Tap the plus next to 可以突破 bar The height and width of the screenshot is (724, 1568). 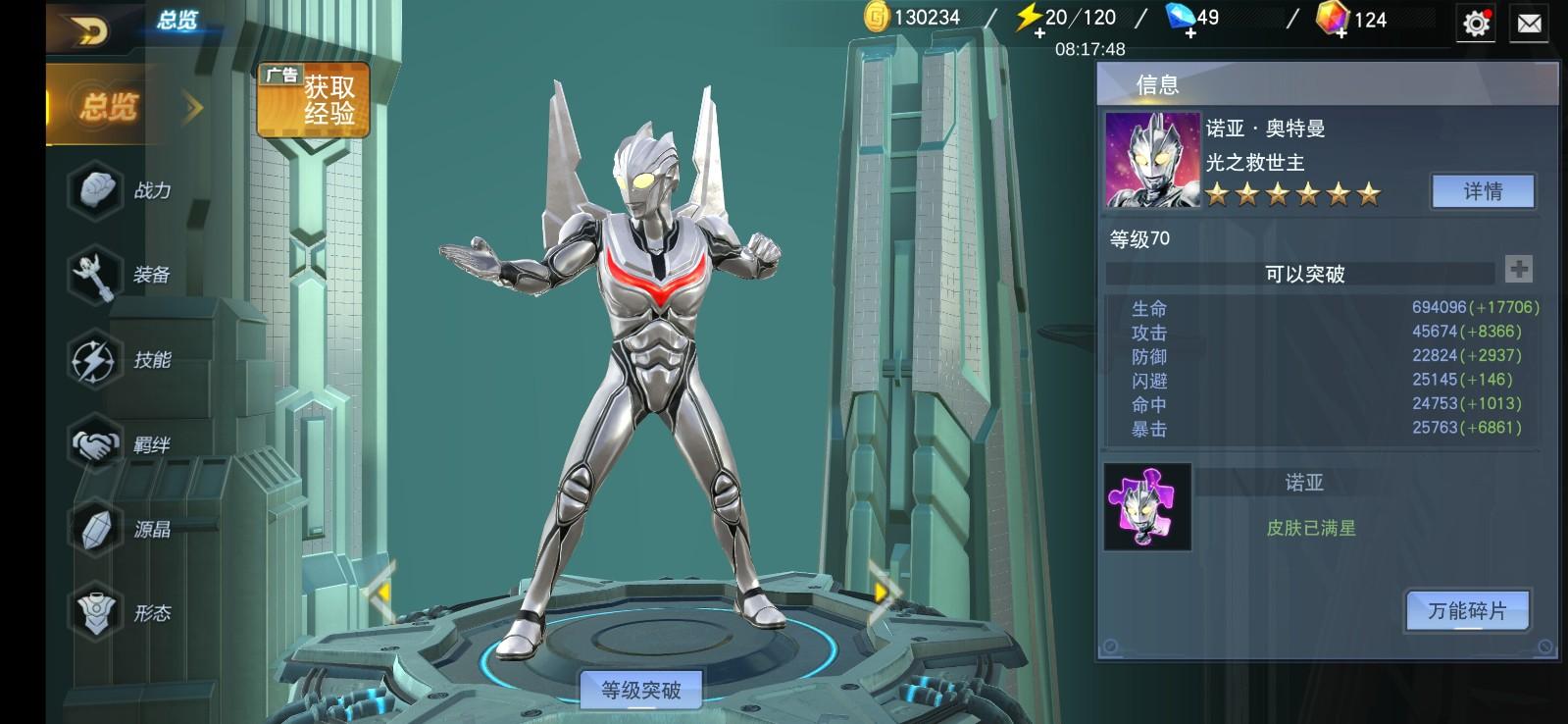point(1516,266)
